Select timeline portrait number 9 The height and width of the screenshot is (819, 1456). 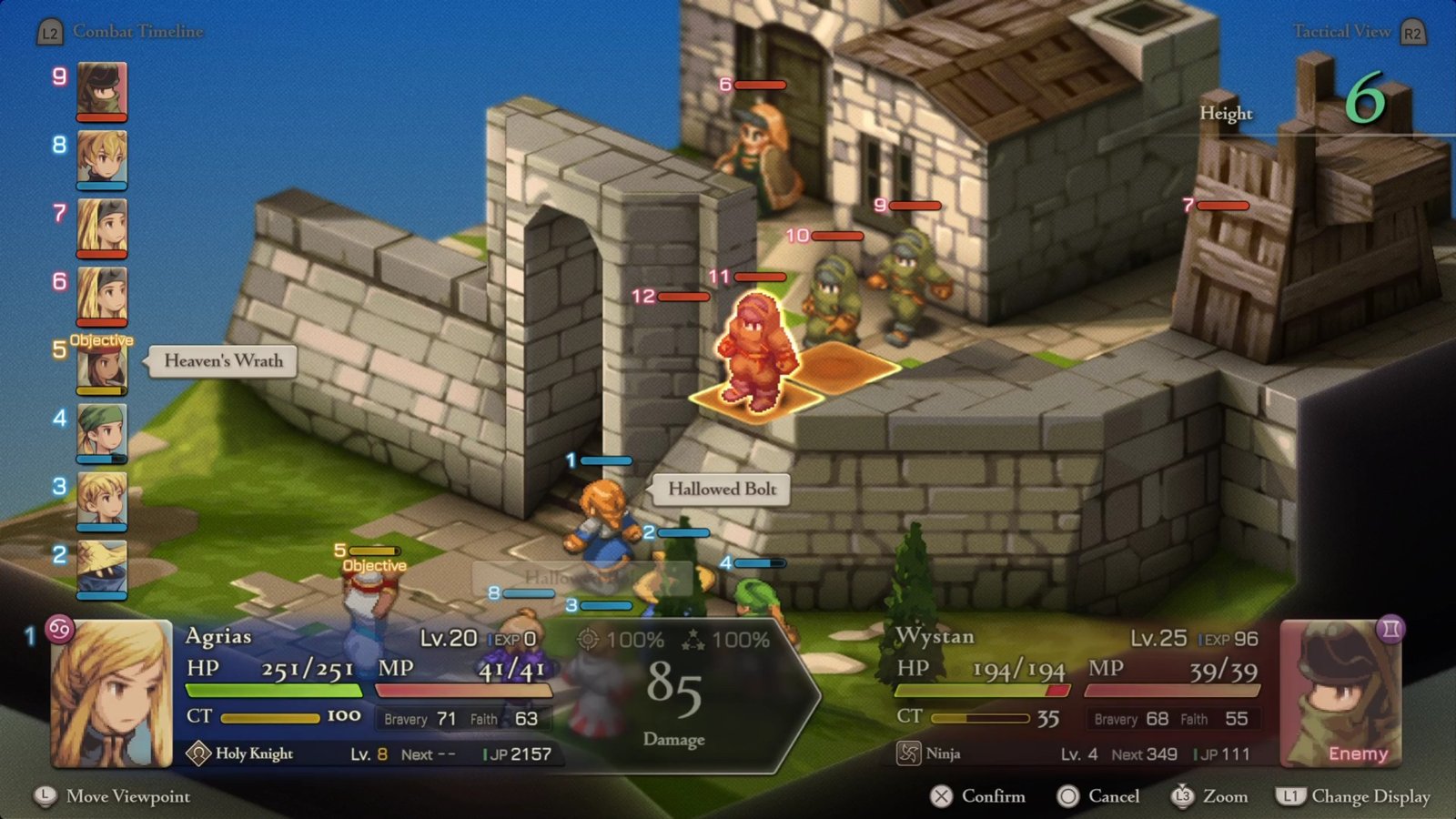(101, 90)
